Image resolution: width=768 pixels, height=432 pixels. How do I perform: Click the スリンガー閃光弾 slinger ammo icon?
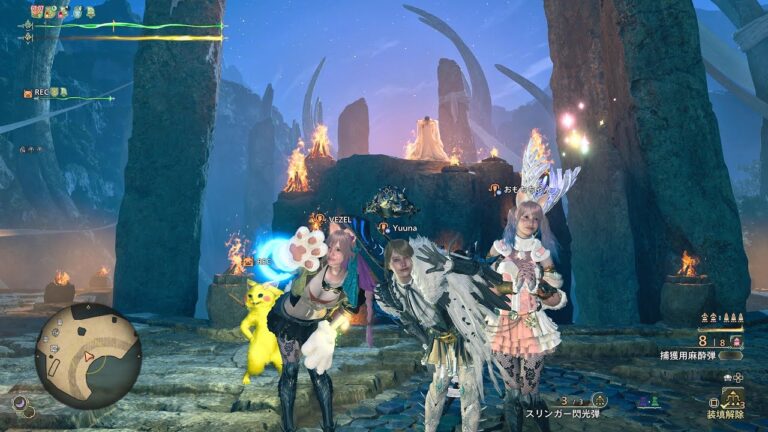(599, 400)
